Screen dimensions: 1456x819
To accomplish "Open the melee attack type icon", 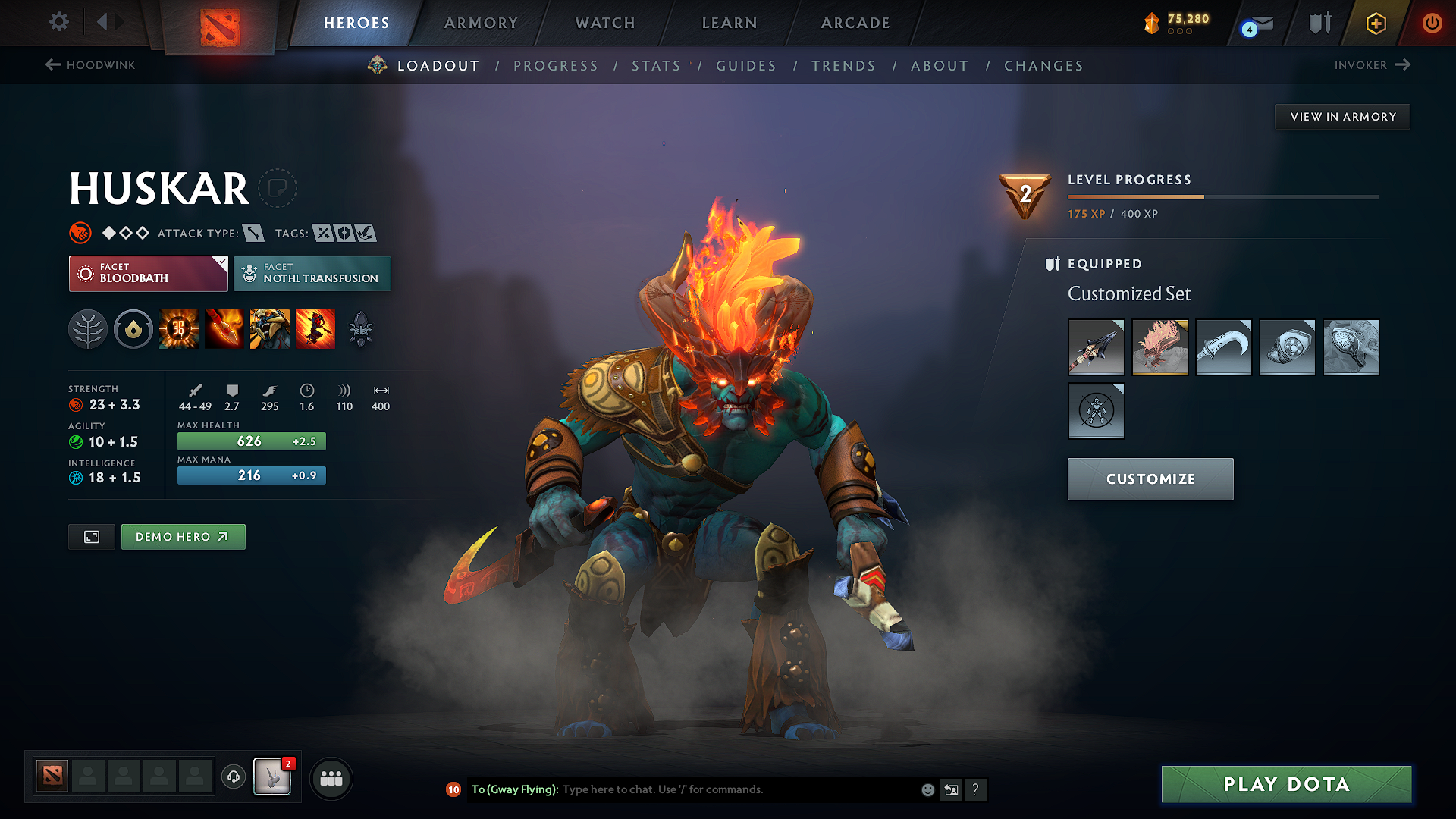I will coord(252,233).
